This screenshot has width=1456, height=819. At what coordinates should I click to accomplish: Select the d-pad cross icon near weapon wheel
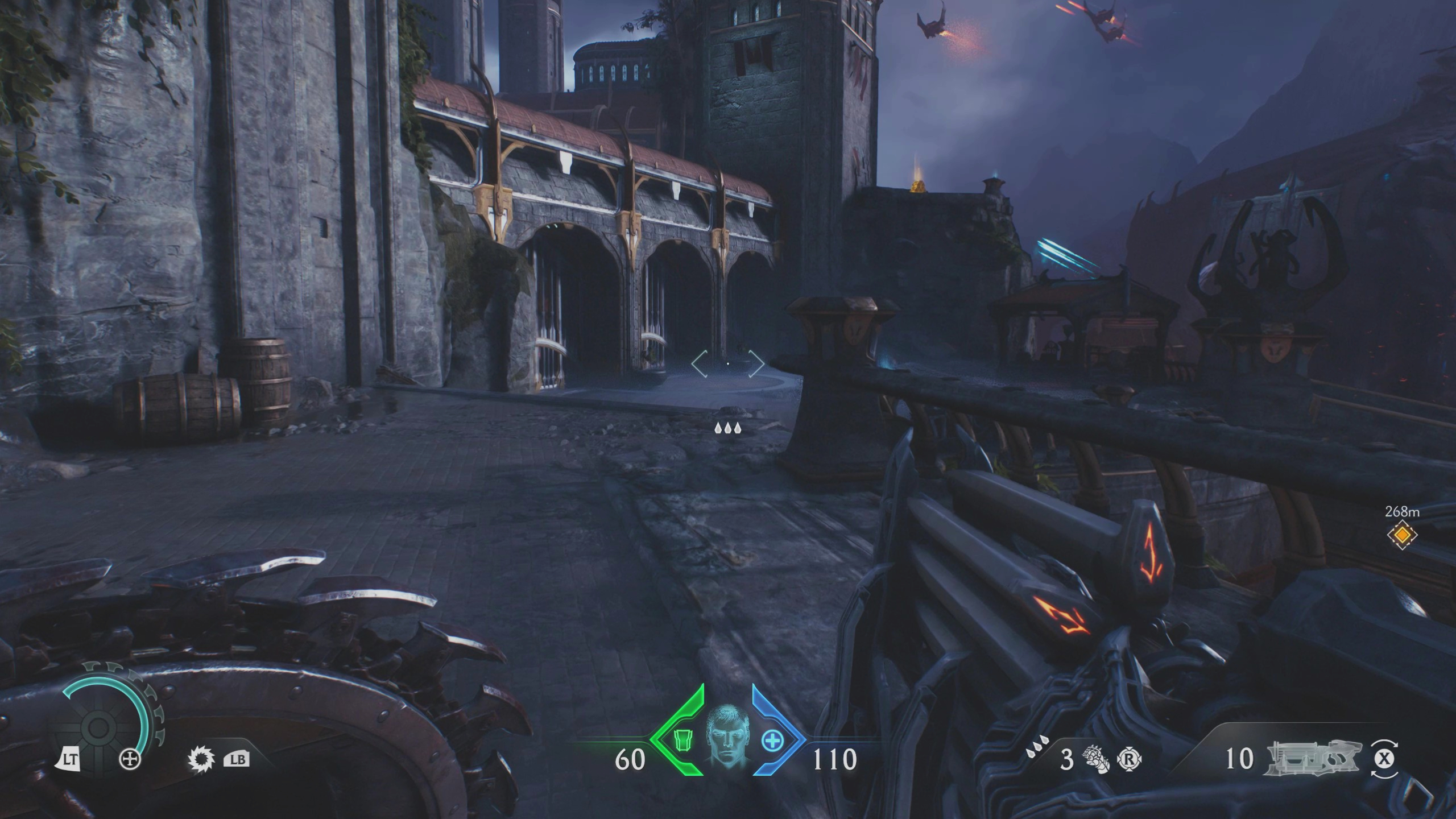[130, 759]
